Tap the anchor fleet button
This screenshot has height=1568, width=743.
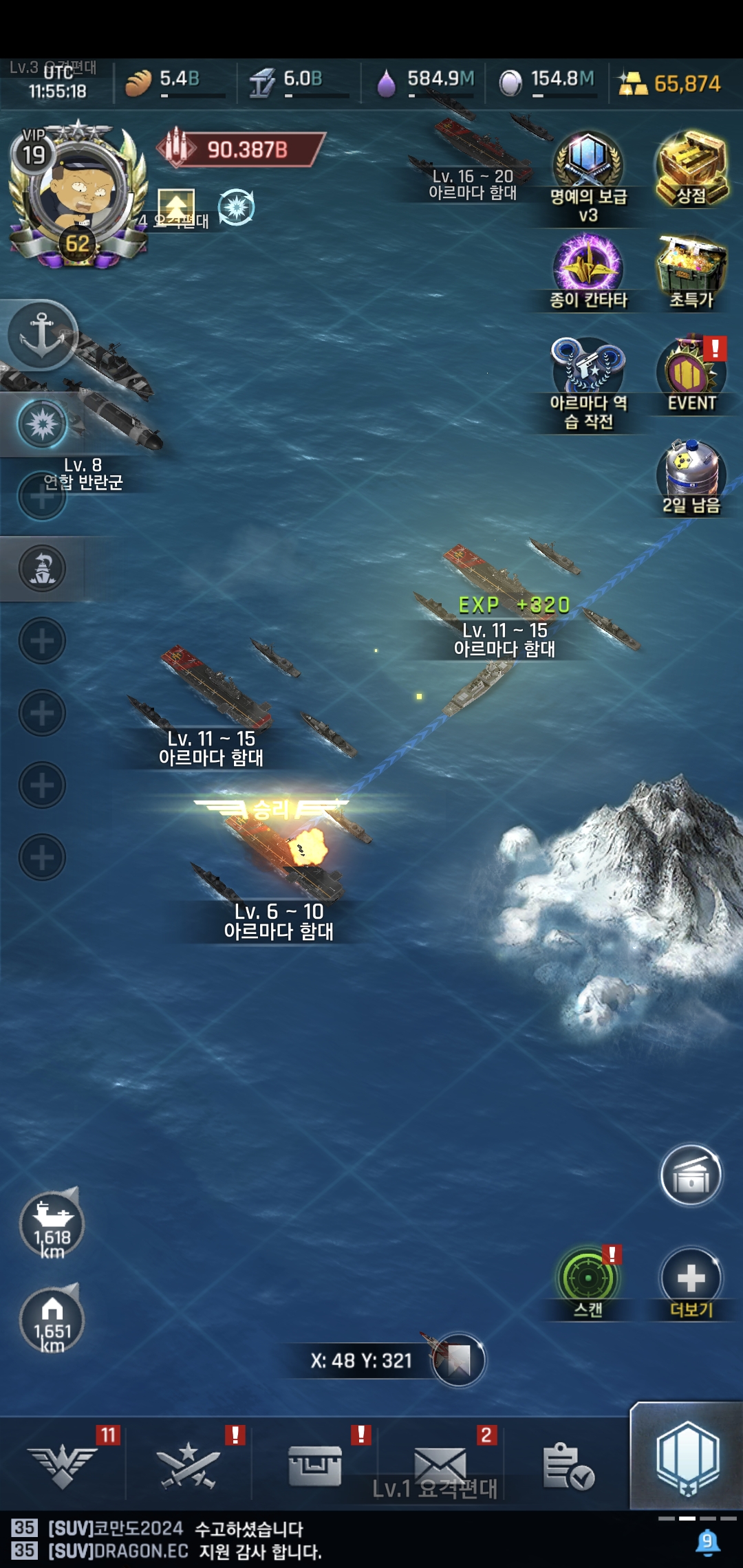[x=43, y=335]
